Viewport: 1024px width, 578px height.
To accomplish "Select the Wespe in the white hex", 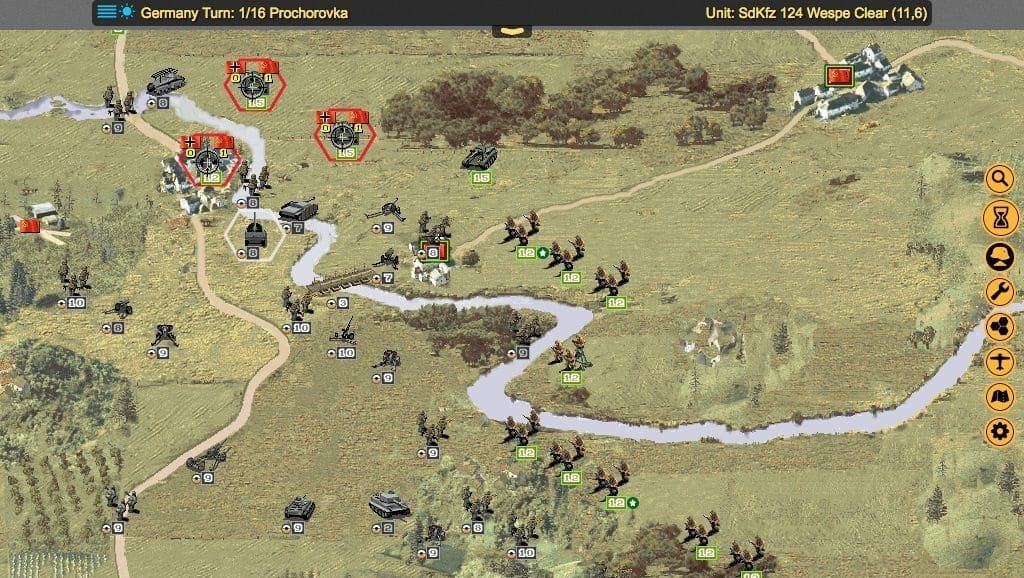I will 253,236.
